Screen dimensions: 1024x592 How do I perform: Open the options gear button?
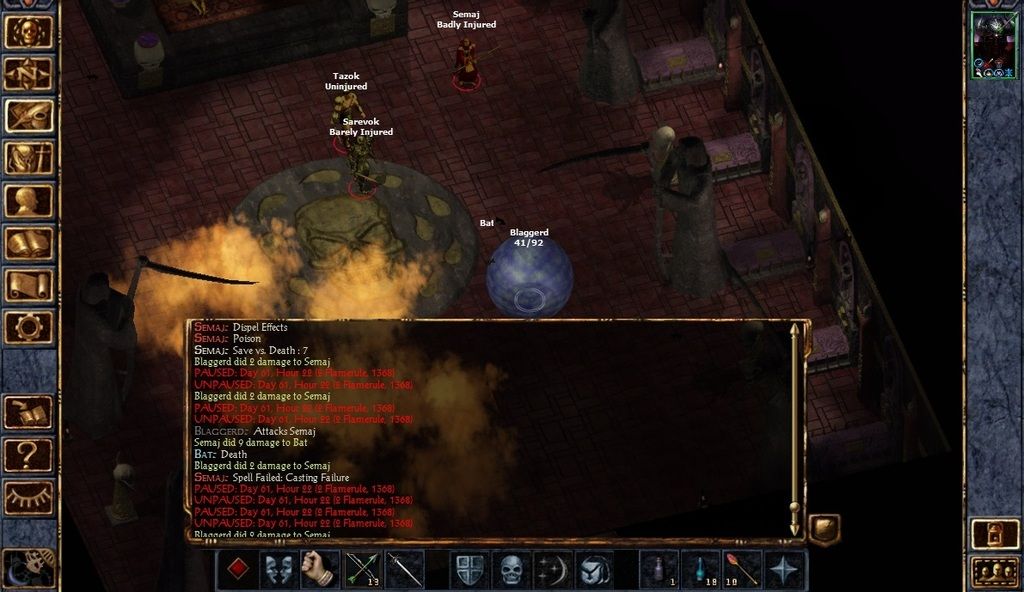pos(29,326)
